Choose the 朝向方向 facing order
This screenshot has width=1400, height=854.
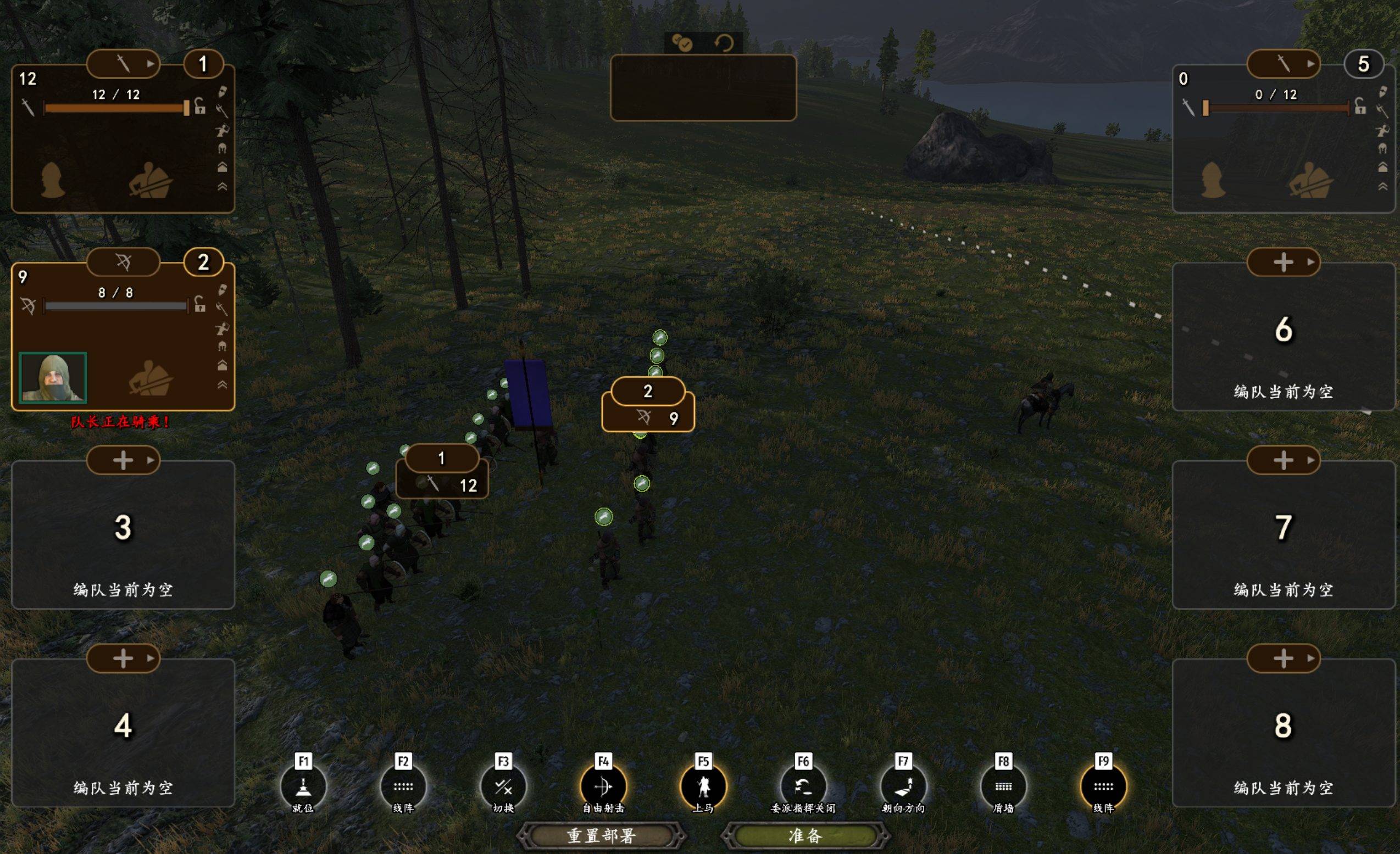click(903, 787)
